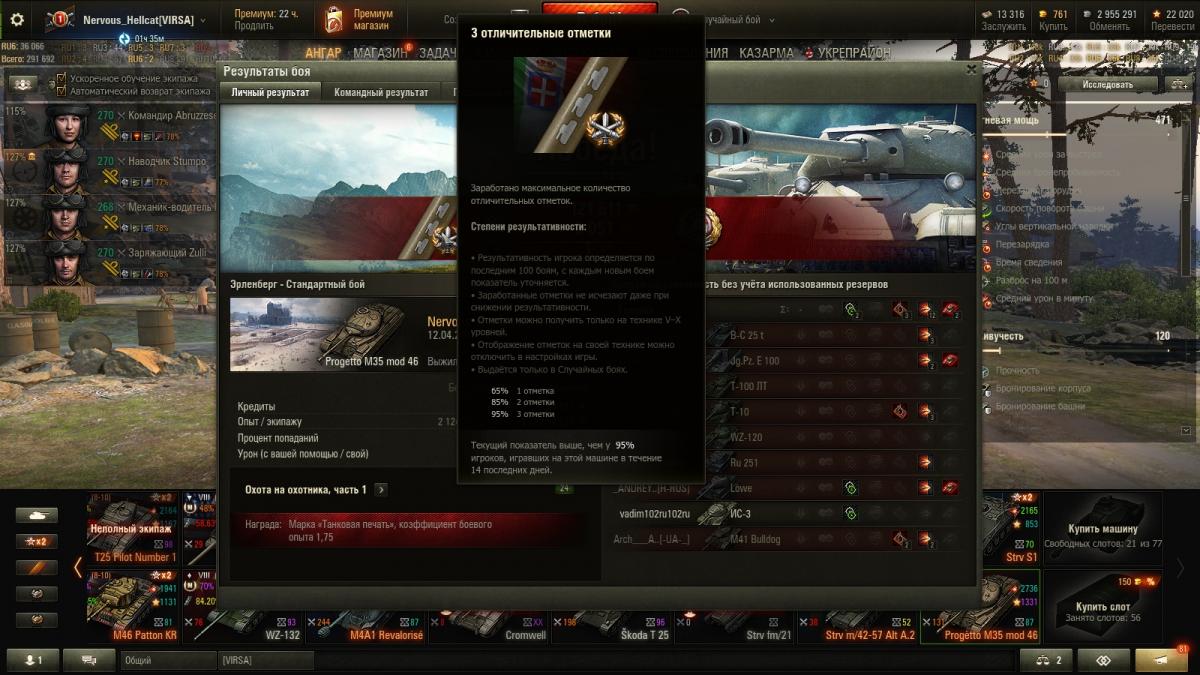The width and height of the screenshot is (1200, 675).
Task: Click Купить слот button
Action: coord(1103,607)
